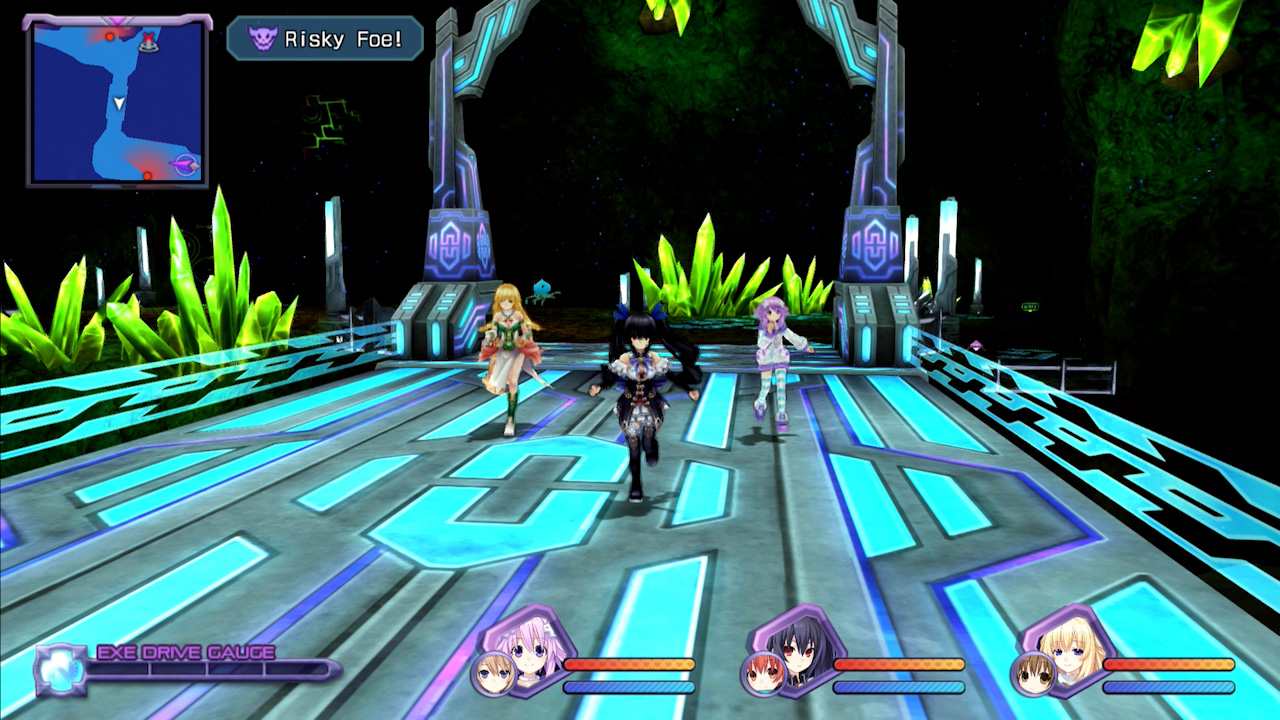Click the red enemy dot at minimap top
1280x720 pixels.
[110, 36]
